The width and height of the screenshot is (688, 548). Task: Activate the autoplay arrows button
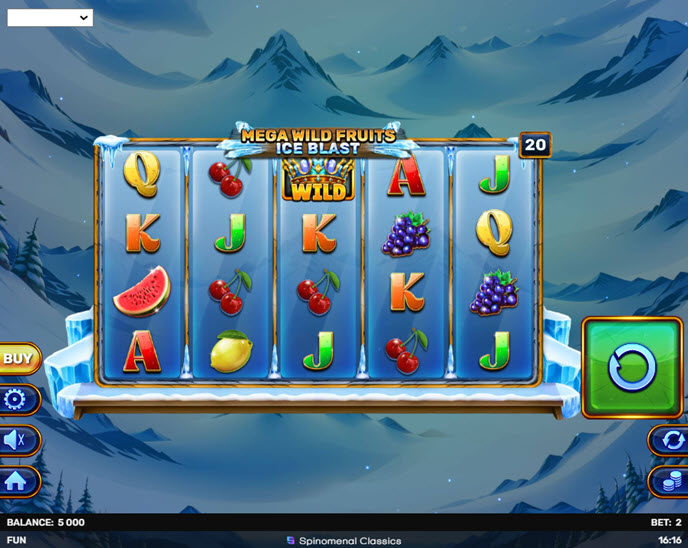667,440
